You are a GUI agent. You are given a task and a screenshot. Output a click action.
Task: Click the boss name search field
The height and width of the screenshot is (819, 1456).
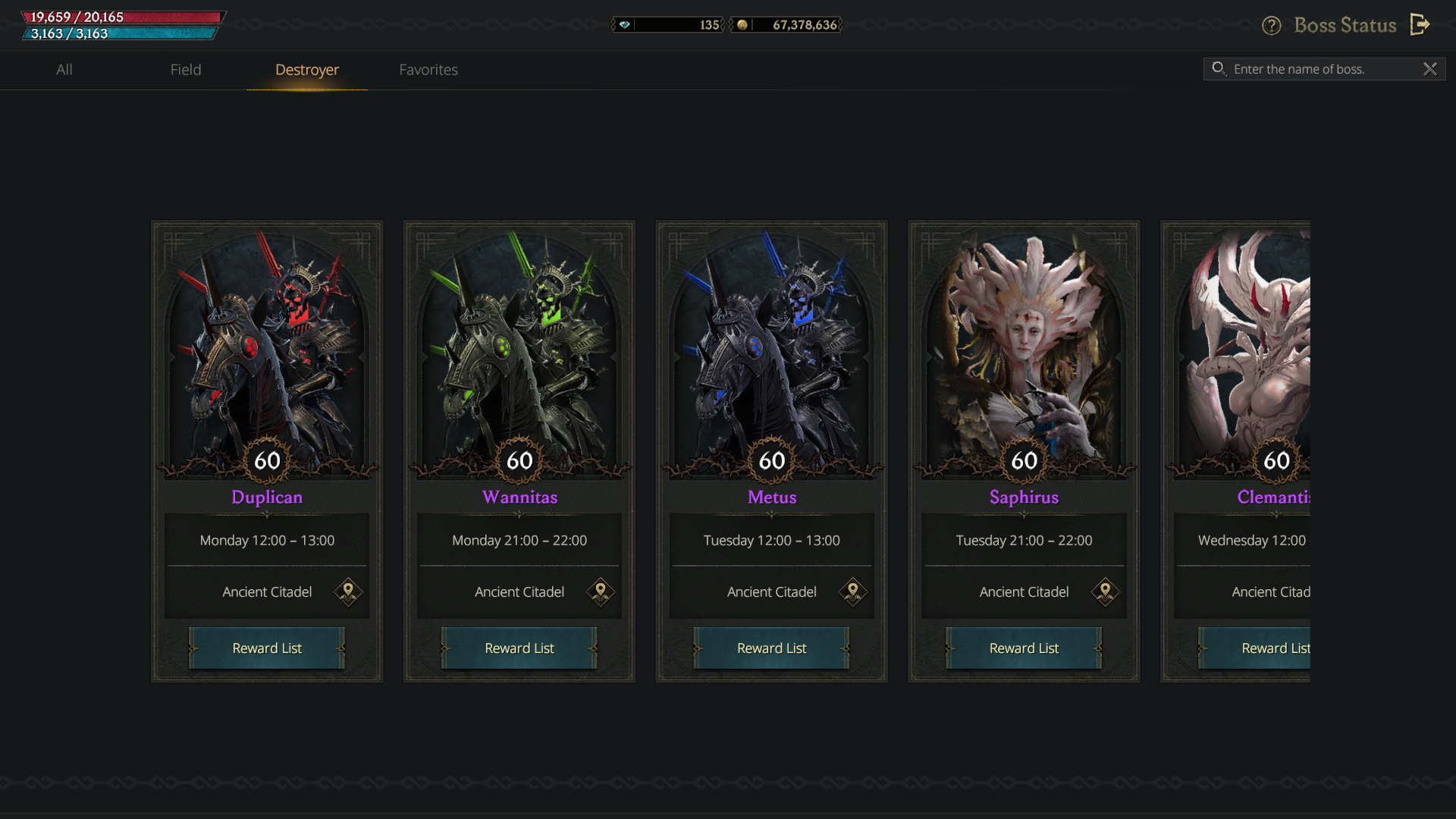pos(1319,69)
